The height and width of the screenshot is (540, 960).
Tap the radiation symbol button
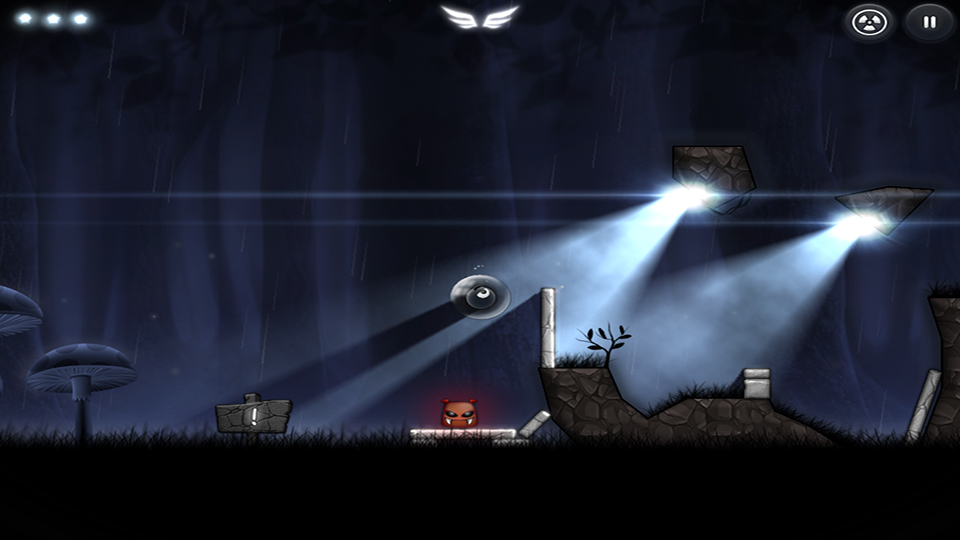tap(867, 21)
